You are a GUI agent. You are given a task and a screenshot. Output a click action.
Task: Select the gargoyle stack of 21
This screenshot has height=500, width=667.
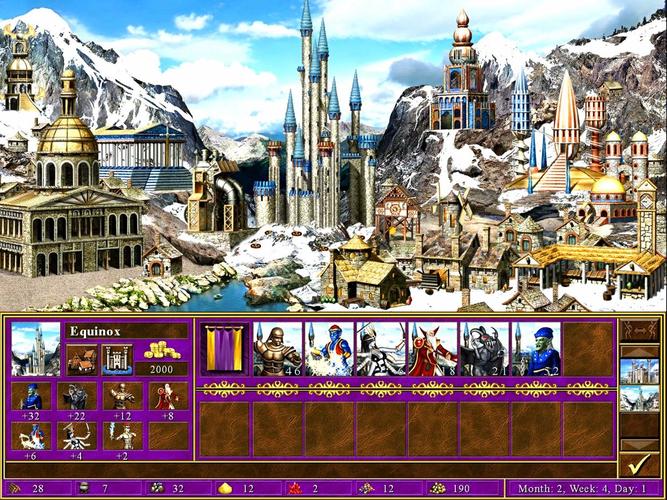[485, 348]
